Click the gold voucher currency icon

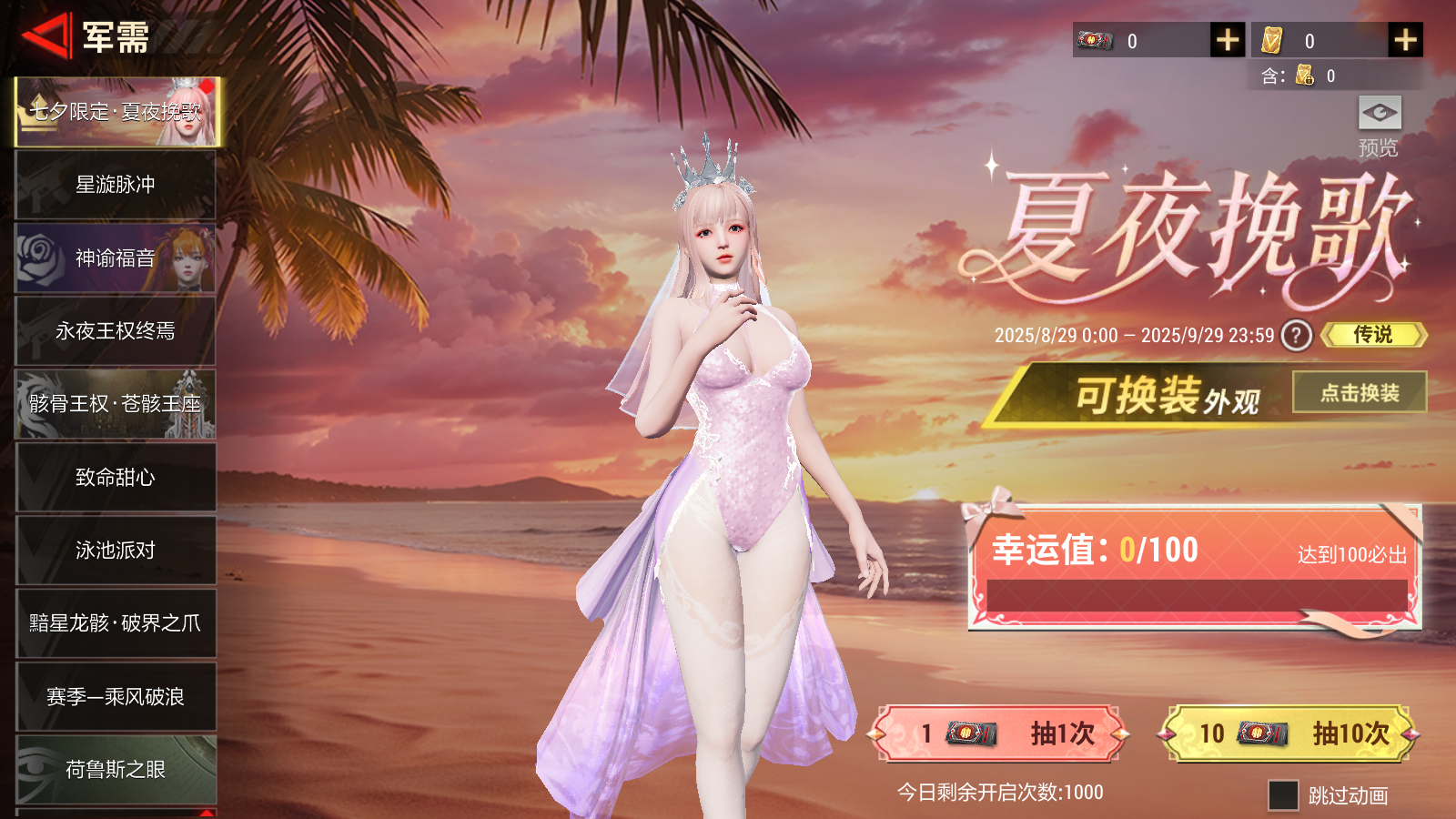[1271, 40]
